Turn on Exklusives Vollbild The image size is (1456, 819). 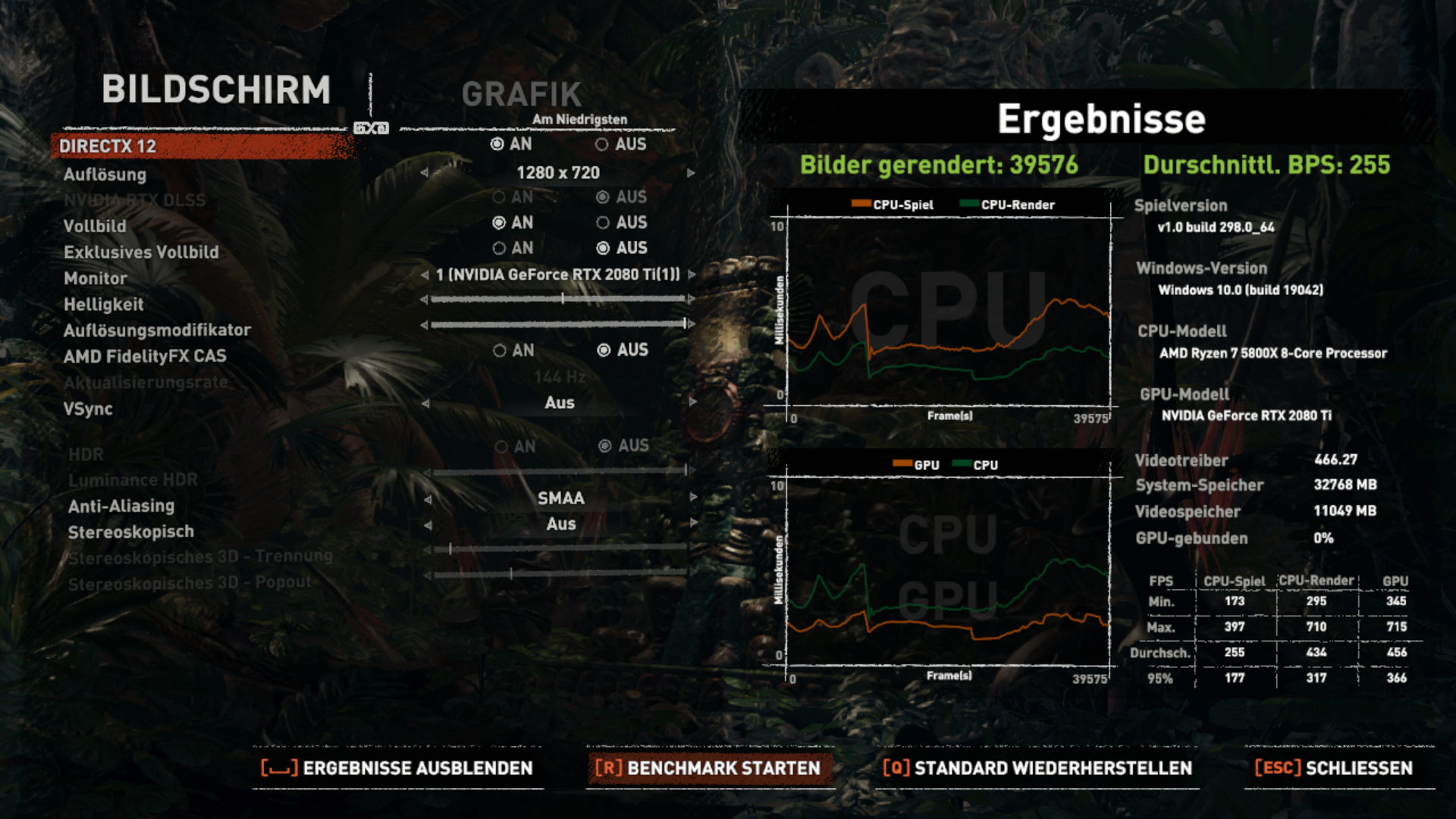click(500, 248)
